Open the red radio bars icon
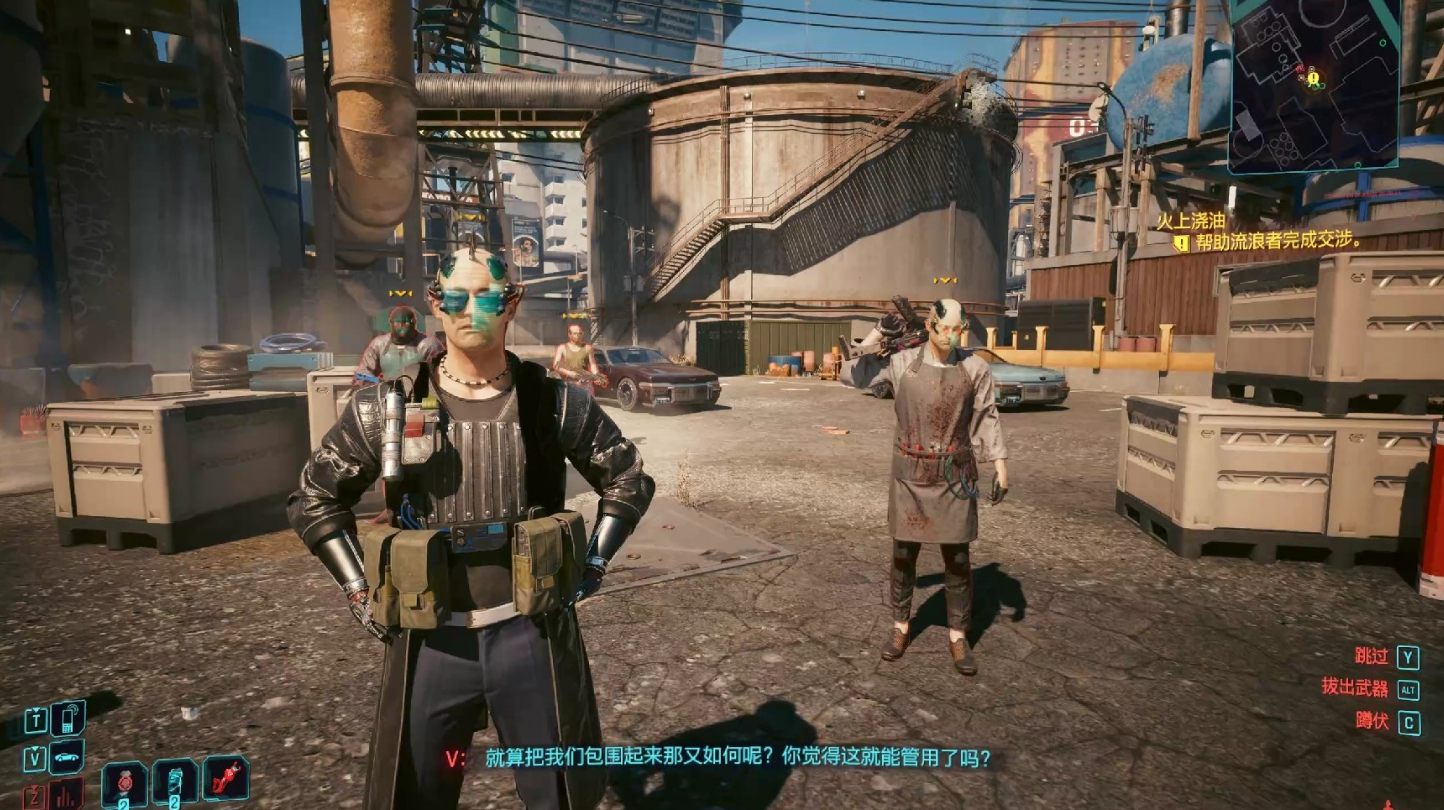 (66, 795)
